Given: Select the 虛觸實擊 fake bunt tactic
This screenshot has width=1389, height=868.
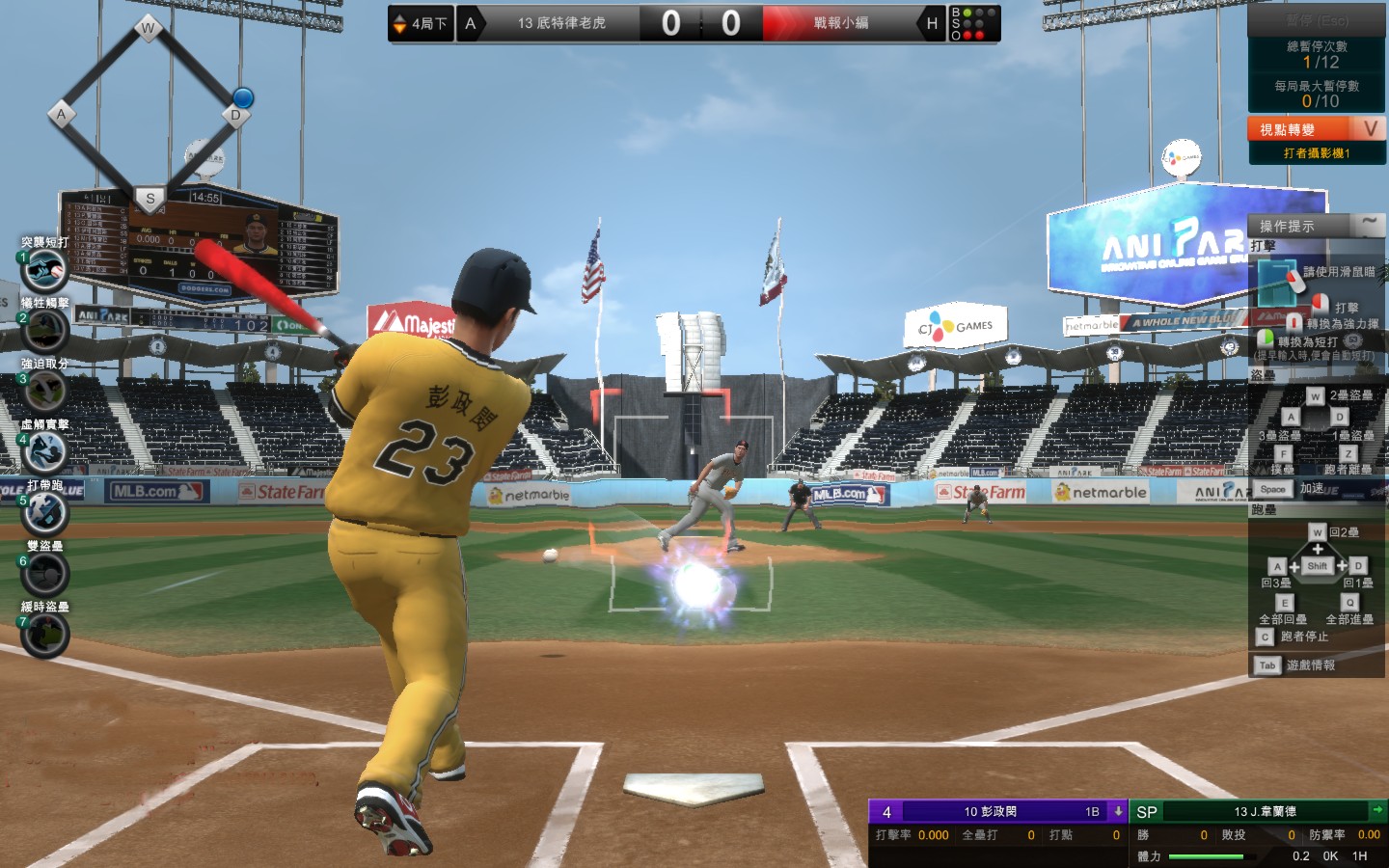Looking at the screenshot, I should coord(44,452).
